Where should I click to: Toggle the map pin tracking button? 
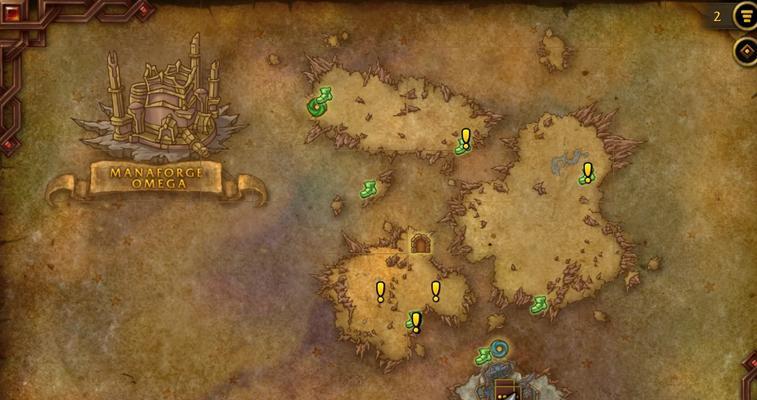pyautogui.click(x=745, y=51)
